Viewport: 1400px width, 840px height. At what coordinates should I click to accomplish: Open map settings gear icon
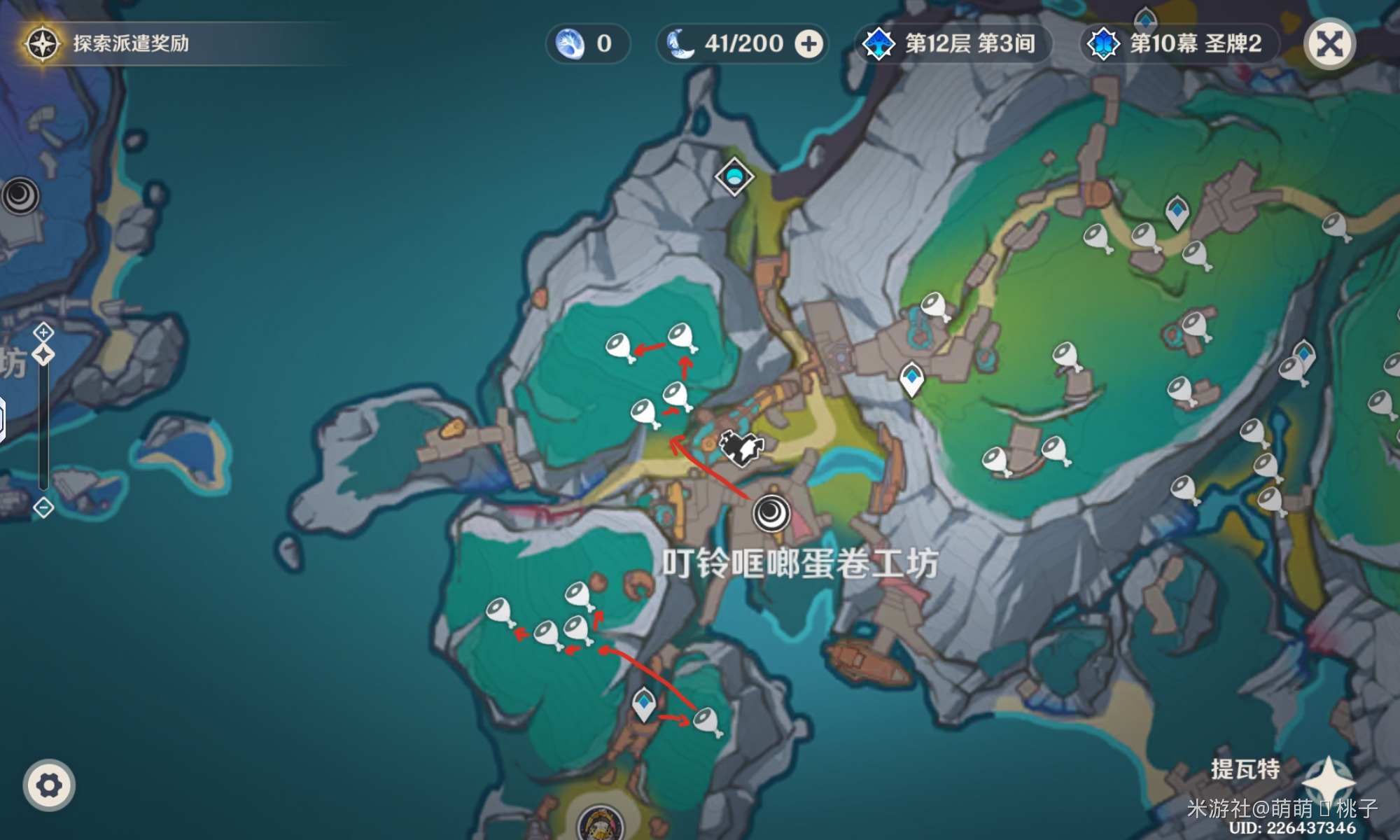(48, 785)
